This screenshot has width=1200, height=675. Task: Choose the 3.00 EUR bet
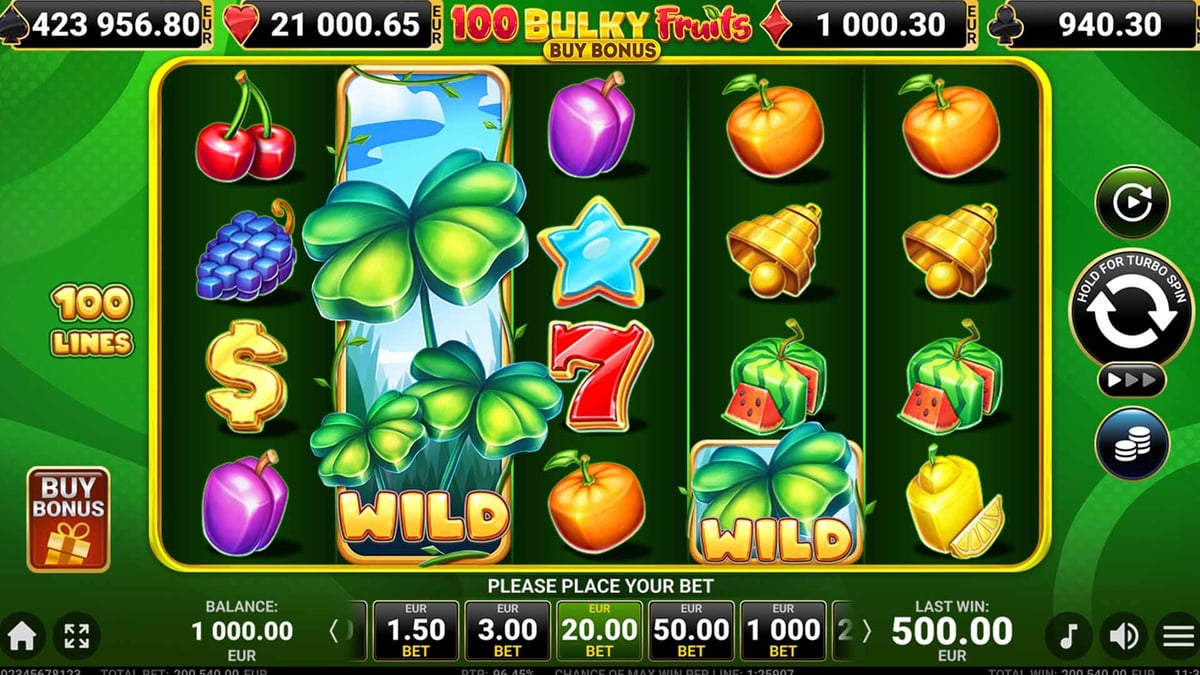[x=507, y=630]
